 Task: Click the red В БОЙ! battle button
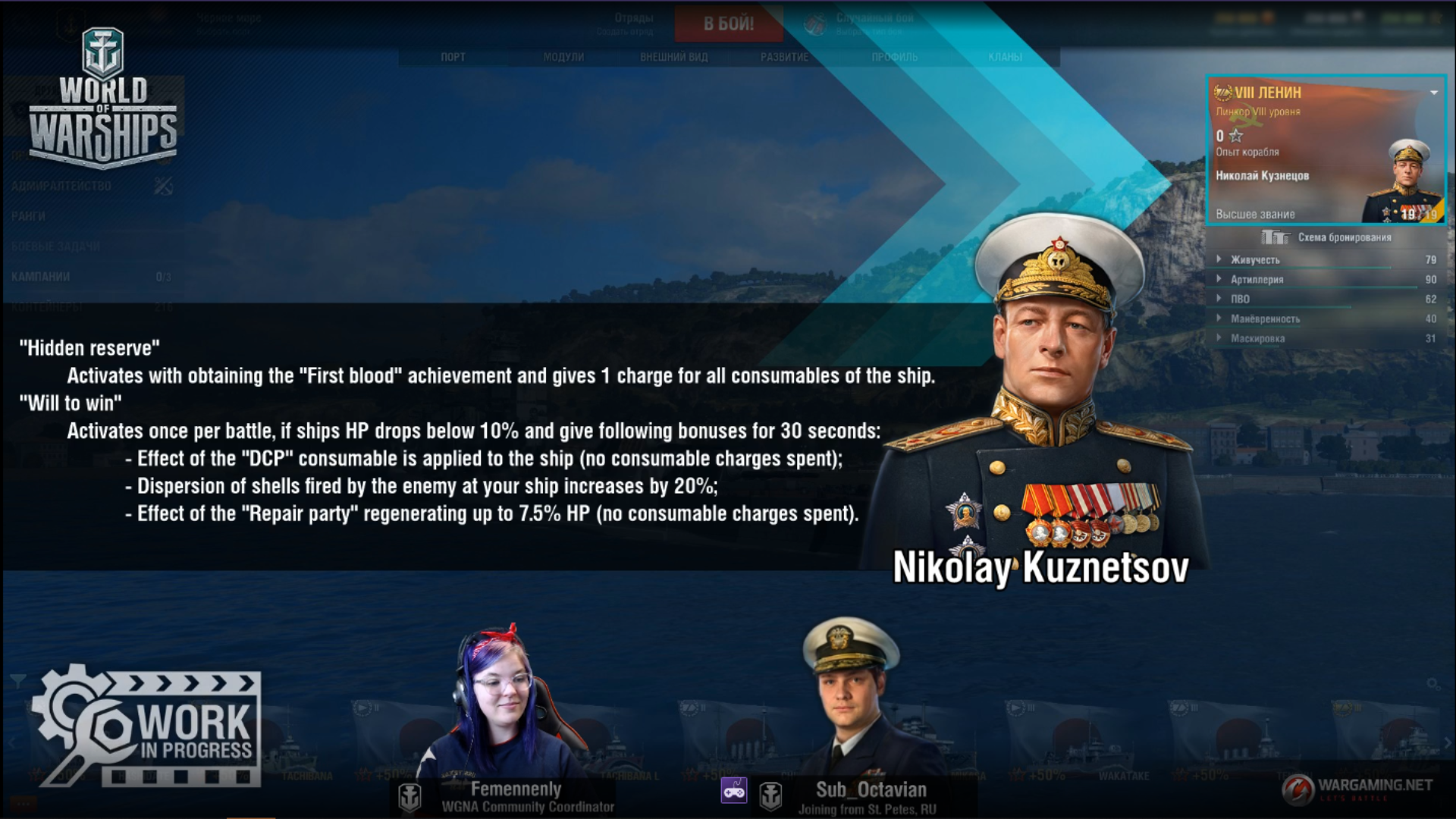[728, 24]
